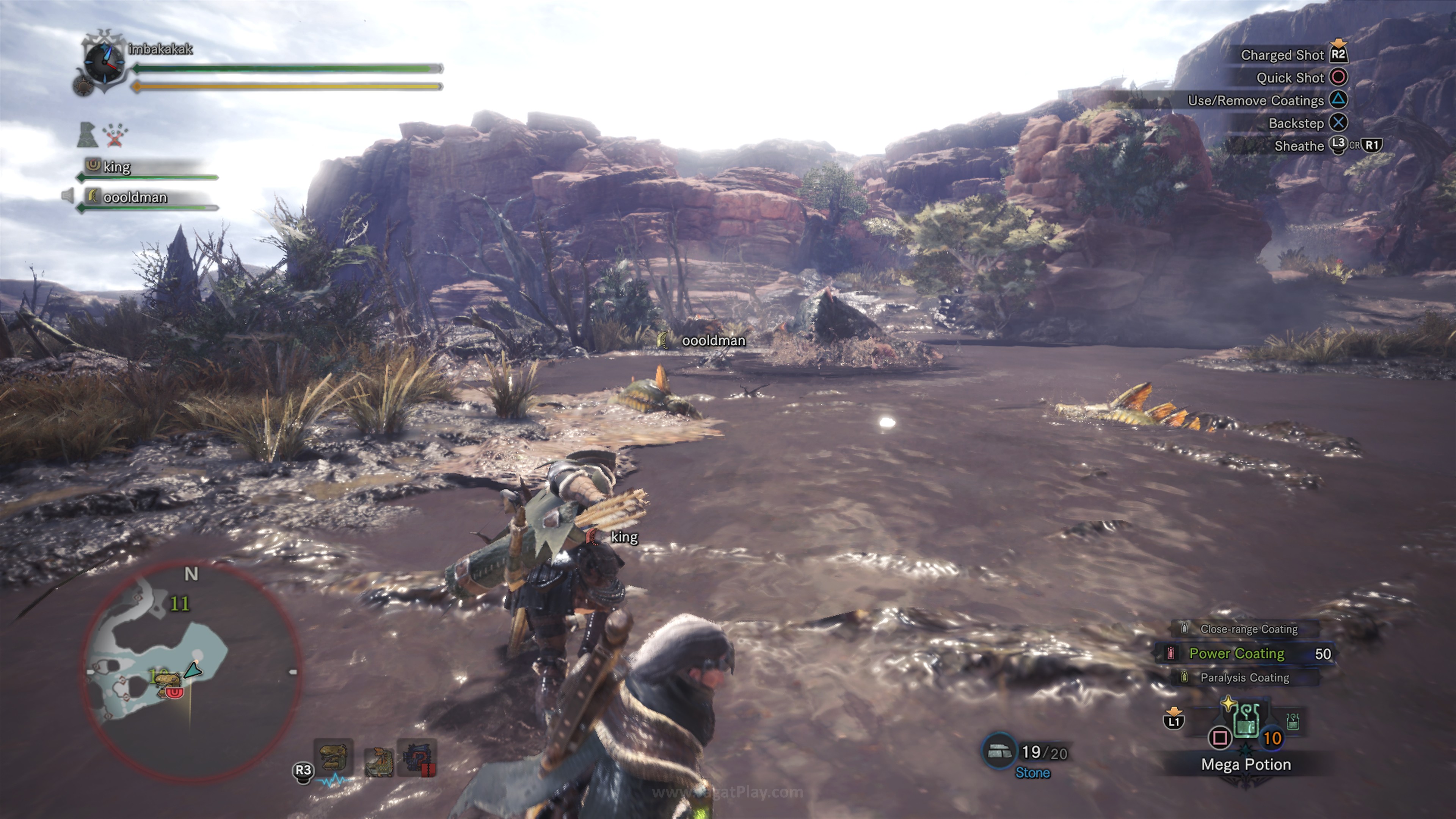Use the Mega Potion item slot

1245,723
